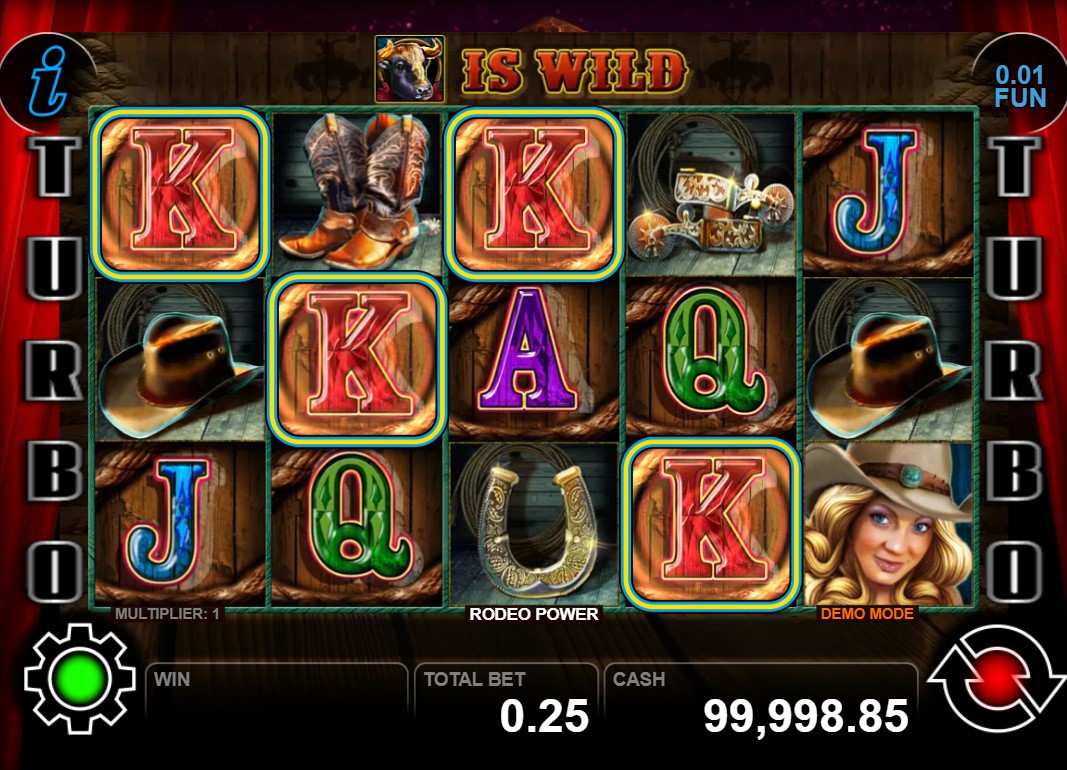The height and width of the screenshot is (770, 1067).
Task: Change the 0.01 FUN denomination
Action: (1019, 86)
